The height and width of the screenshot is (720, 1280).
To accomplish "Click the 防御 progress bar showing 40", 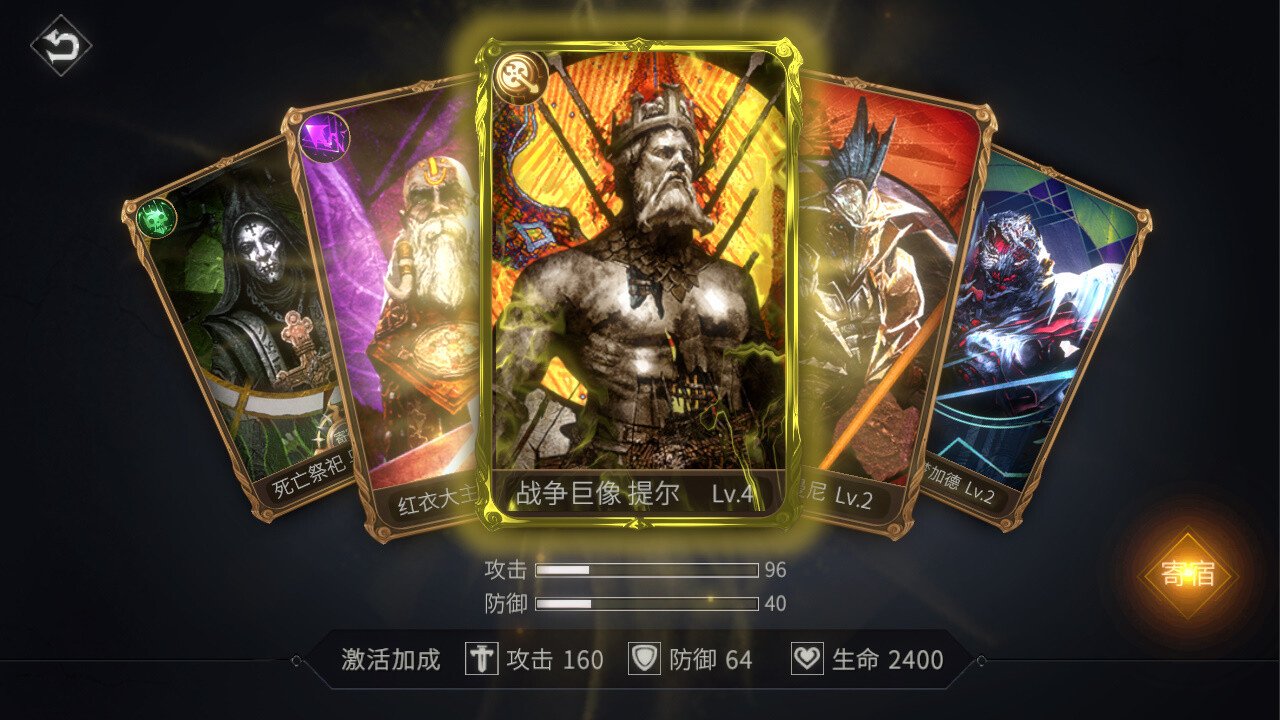I will [x=645, y=602].
